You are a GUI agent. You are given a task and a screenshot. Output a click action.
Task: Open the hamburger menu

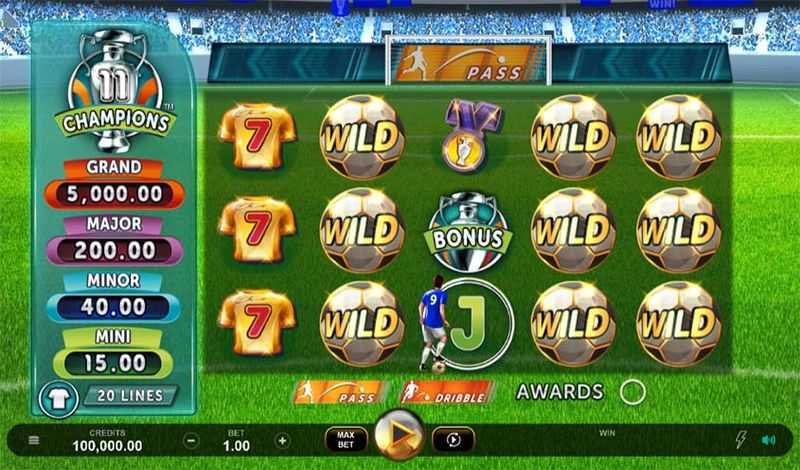[x=34, y=440]
